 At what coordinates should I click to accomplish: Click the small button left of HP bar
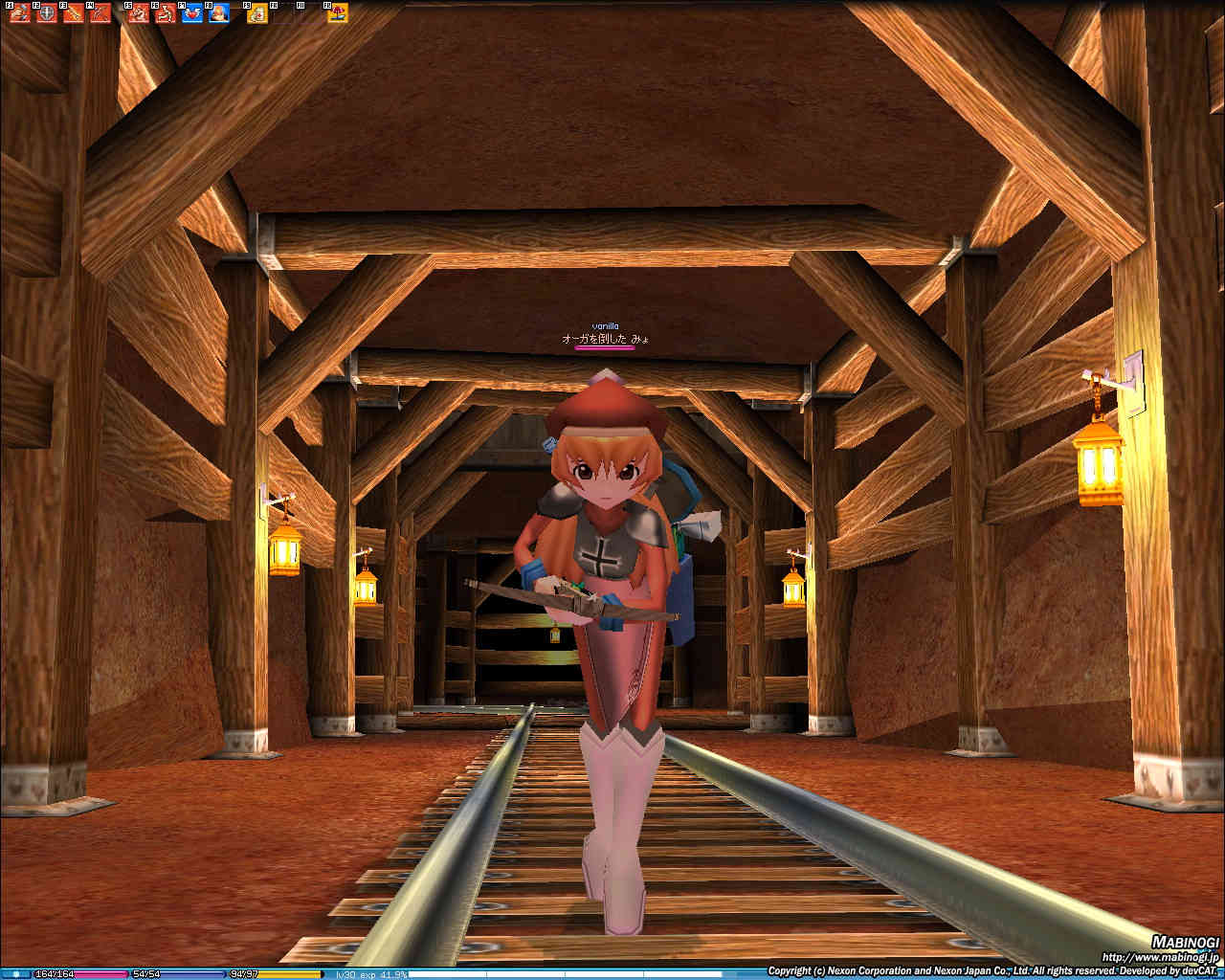point(15,974)
